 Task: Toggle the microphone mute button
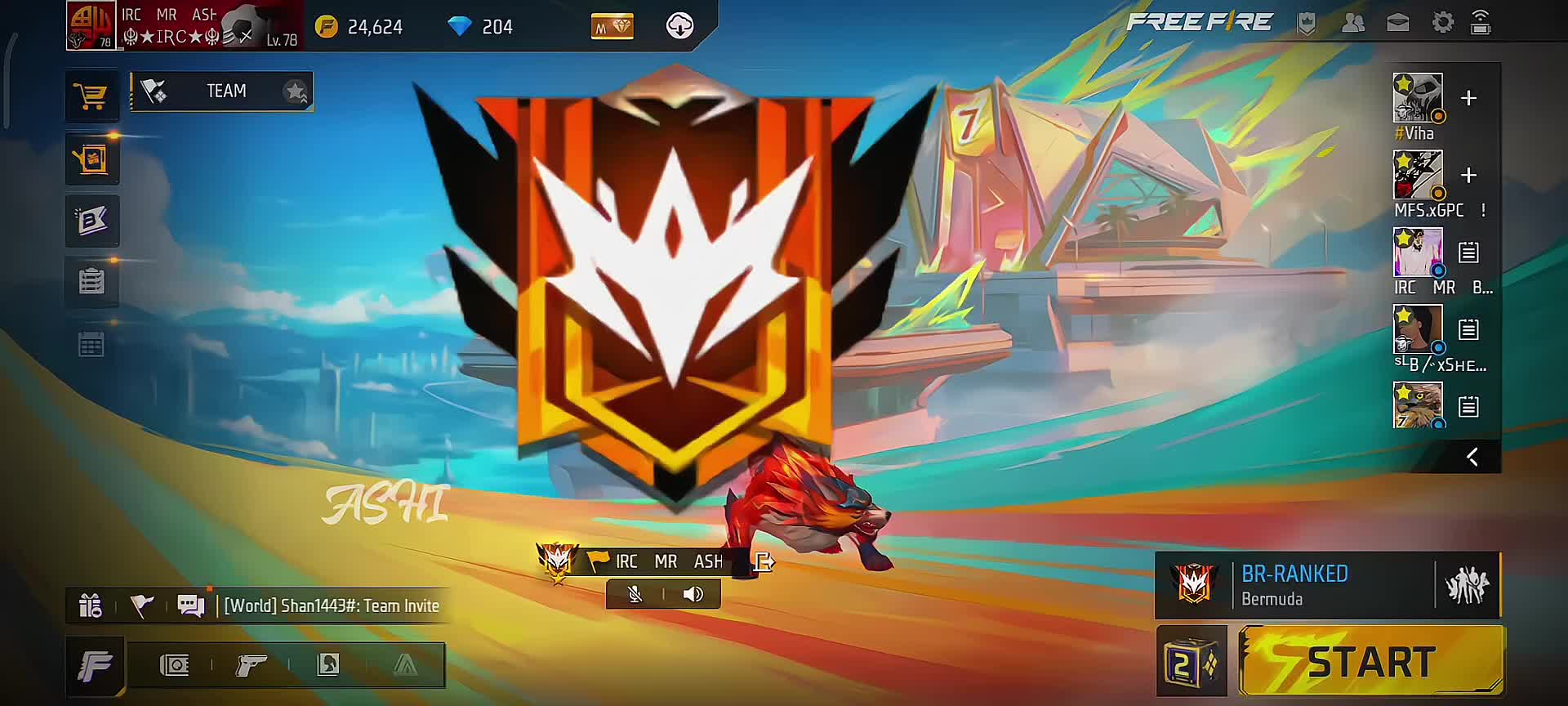point(635,594)
